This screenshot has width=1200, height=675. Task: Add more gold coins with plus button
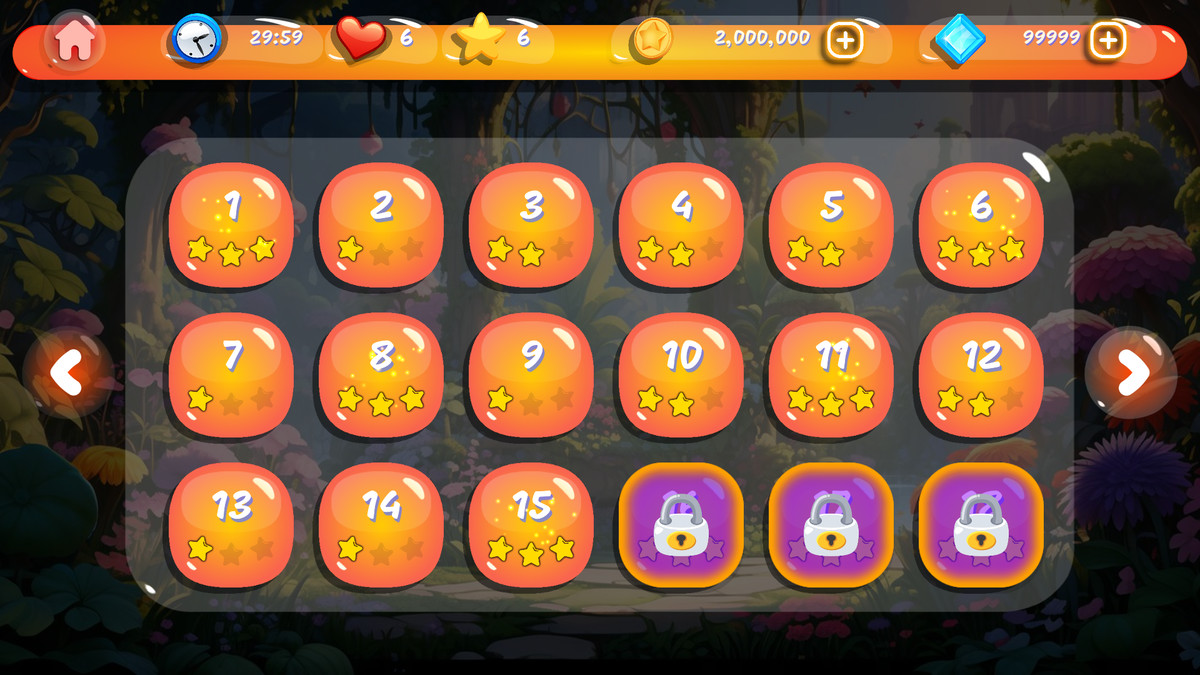[x=845, y=41]
